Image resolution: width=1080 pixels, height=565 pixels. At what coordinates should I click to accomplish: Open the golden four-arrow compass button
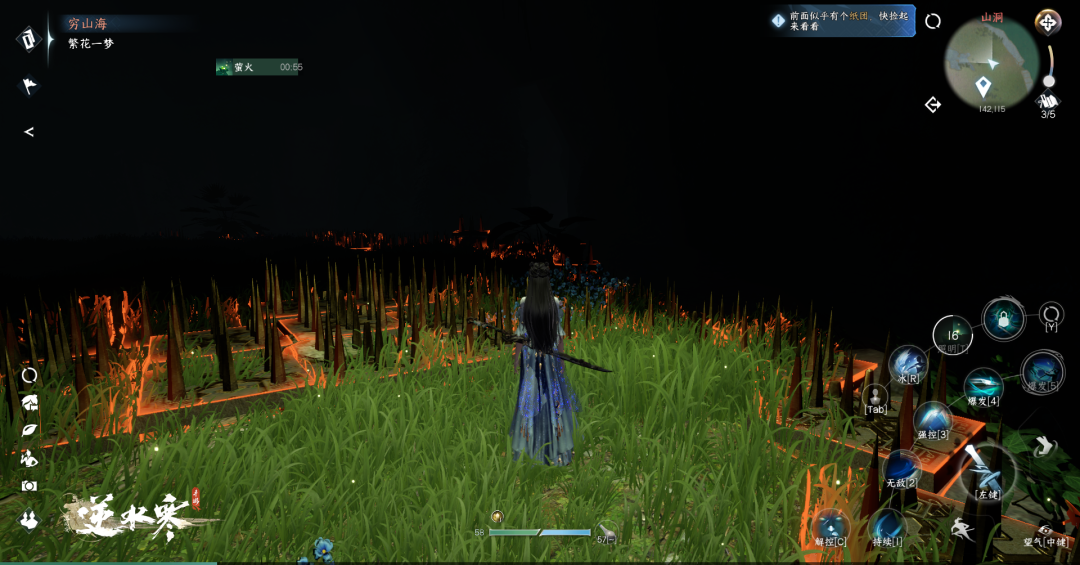tap(1047, 21)
